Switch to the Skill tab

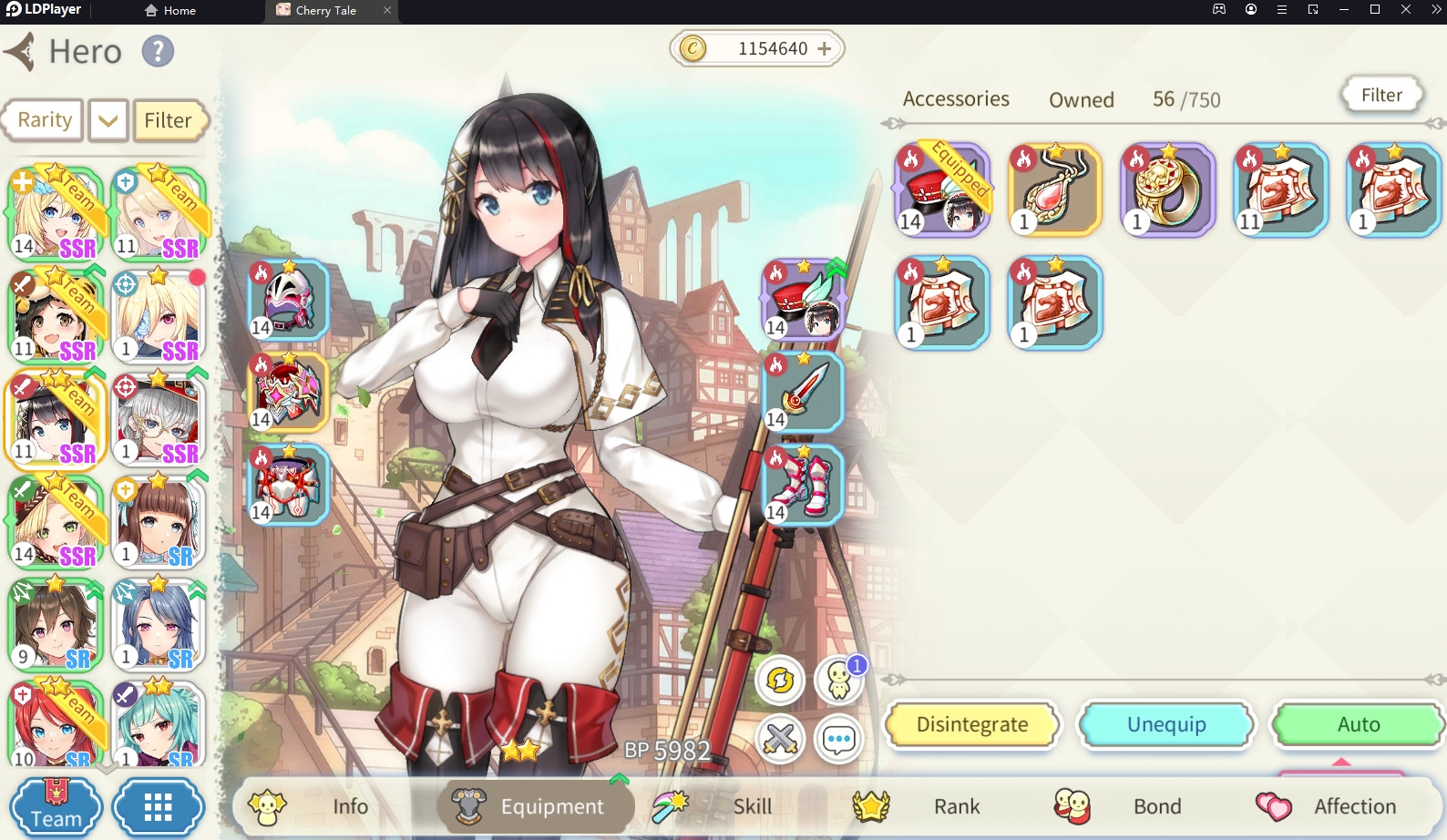point(752,806)
